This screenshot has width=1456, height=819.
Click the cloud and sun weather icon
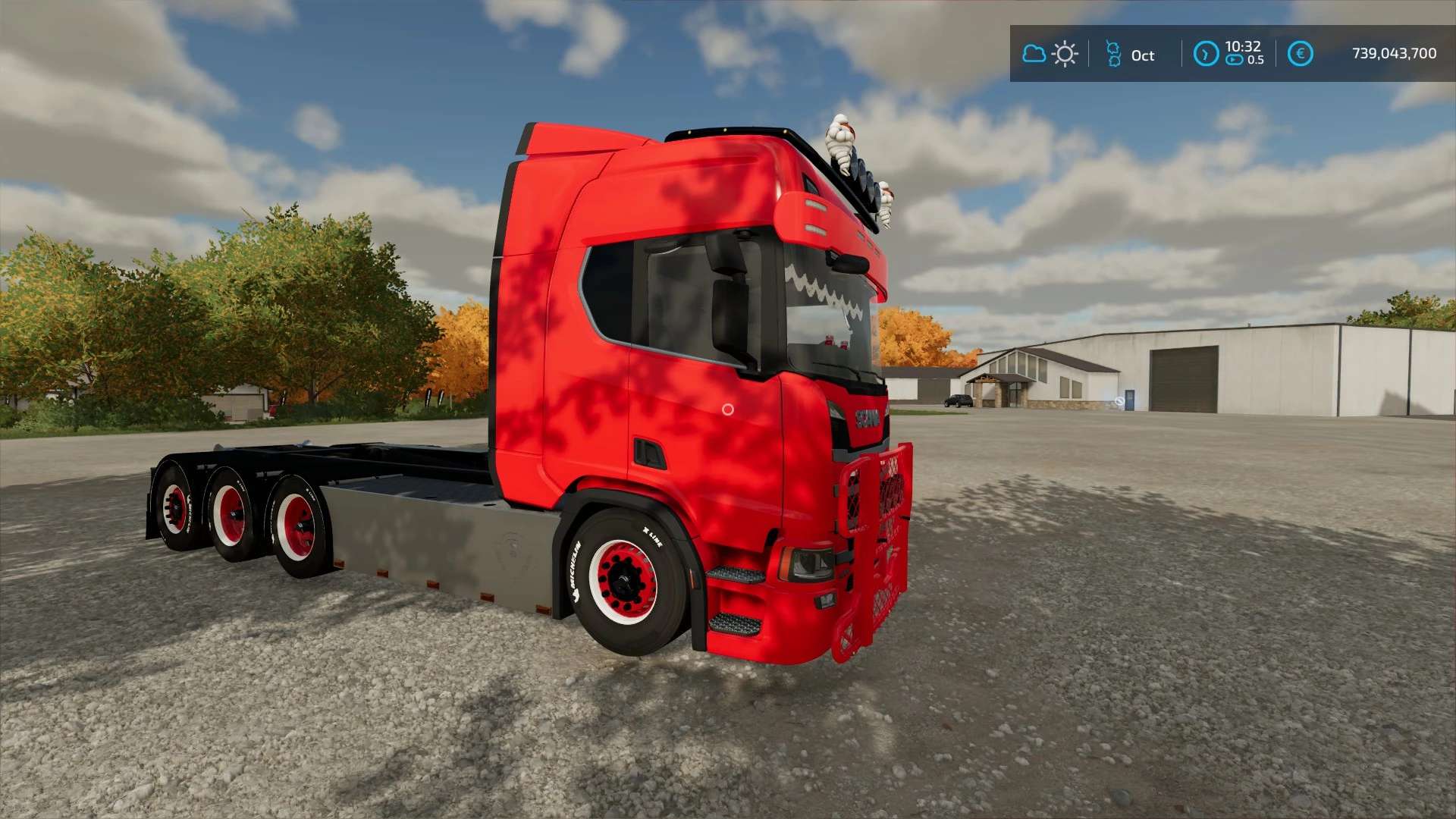[x=1050, y=54]
